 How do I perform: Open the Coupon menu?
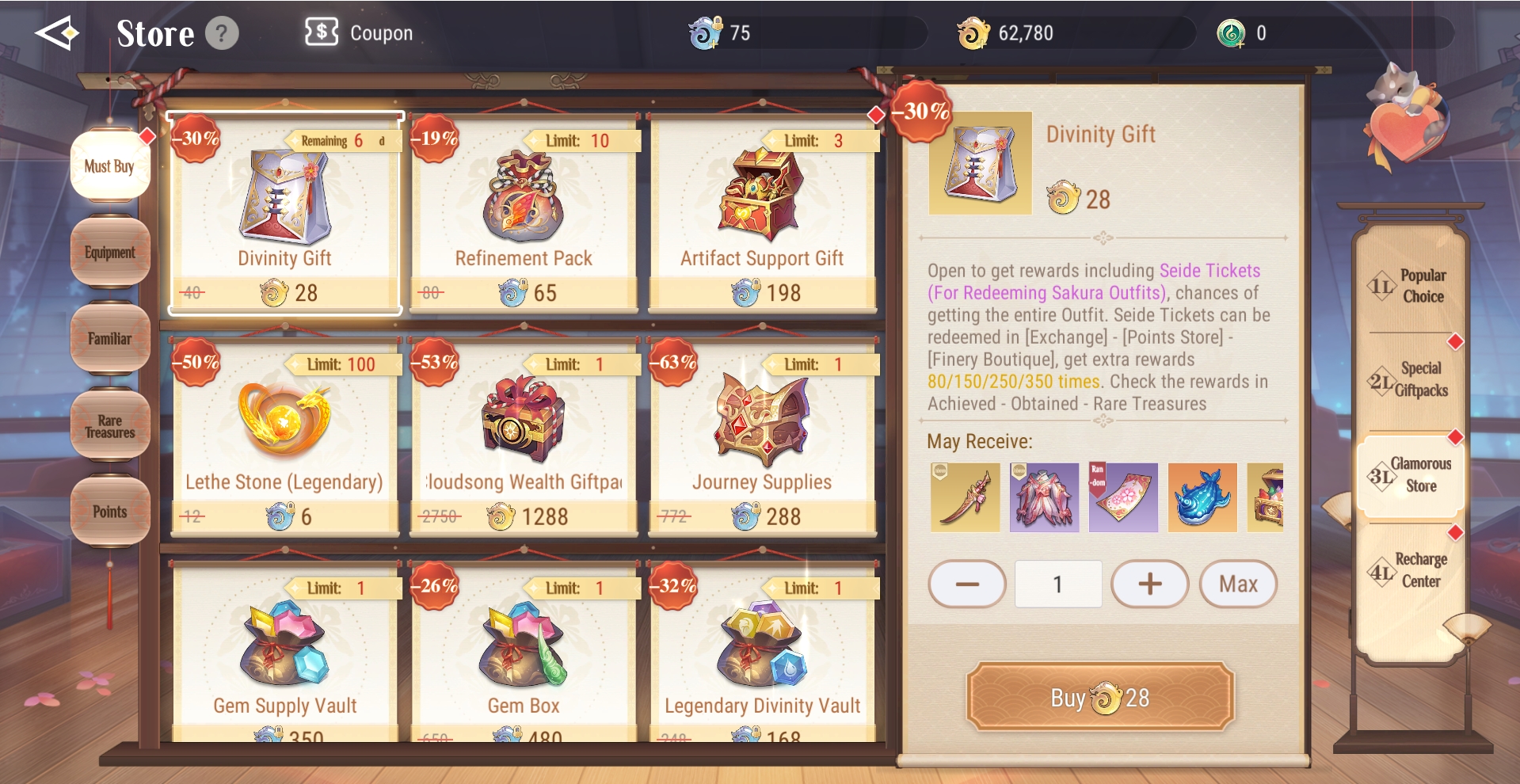point(360,33)
